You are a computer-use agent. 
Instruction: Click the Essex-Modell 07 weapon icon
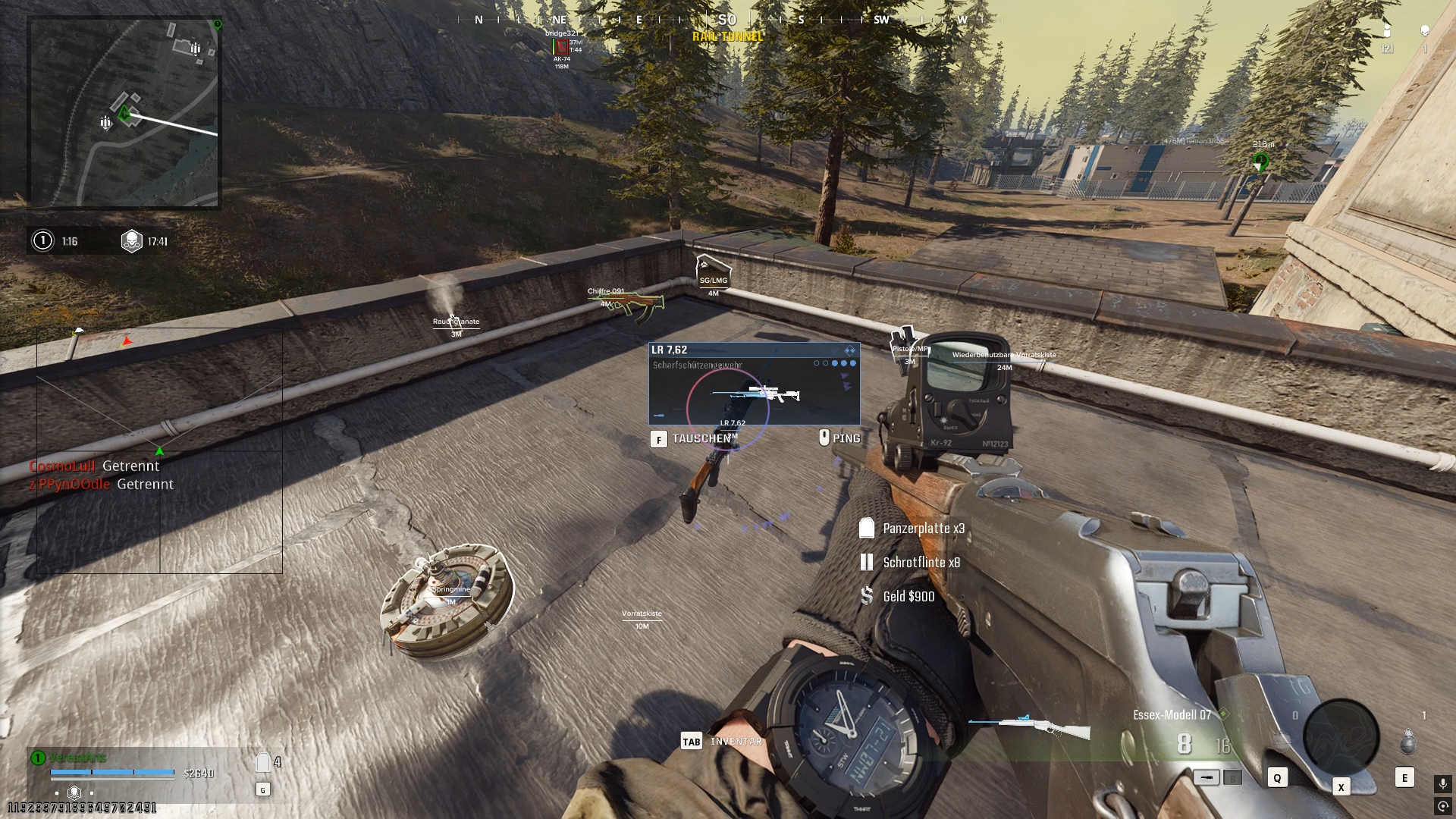[1029, 726]
